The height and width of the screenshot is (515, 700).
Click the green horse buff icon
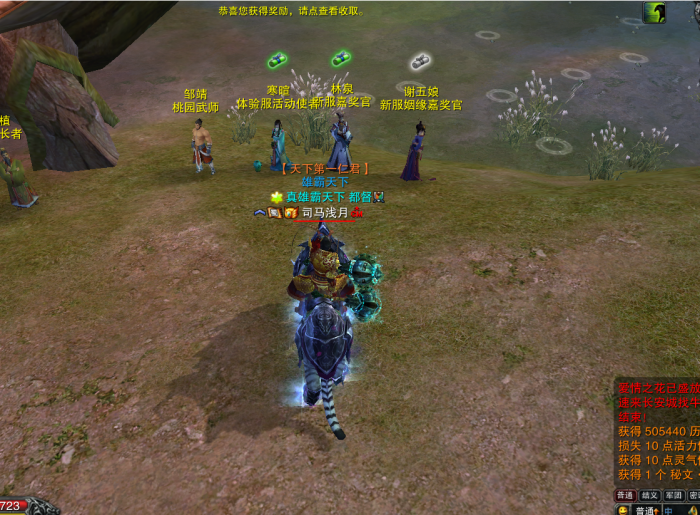(655, 12)
